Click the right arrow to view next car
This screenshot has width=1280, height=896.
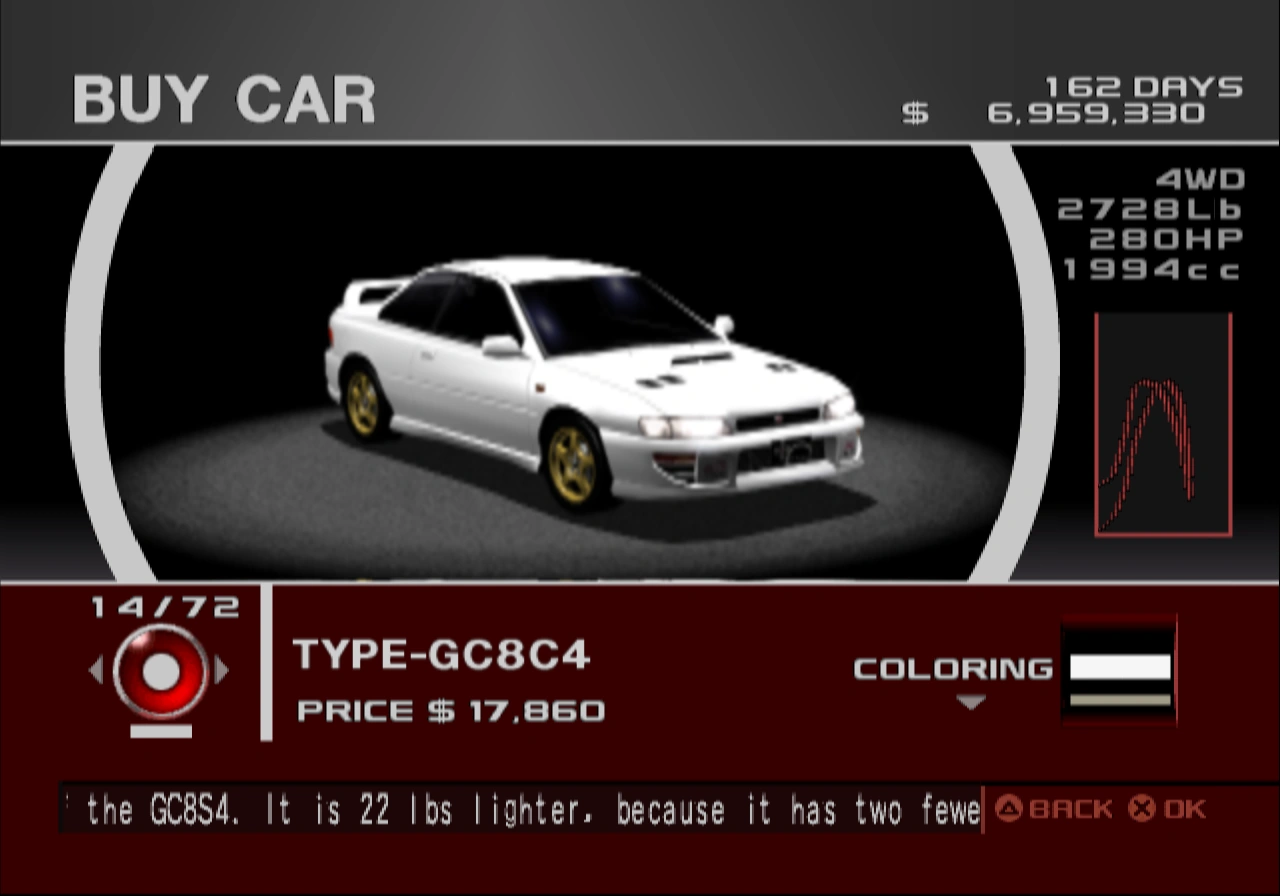(222, 670)
